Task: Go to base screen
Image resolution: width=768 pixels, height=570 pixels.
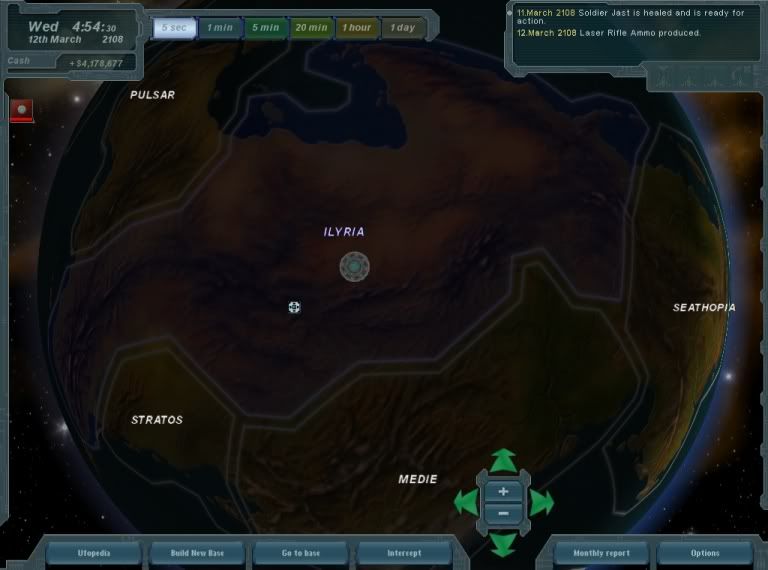Action: pyautogui.click(x=301, y=553)
